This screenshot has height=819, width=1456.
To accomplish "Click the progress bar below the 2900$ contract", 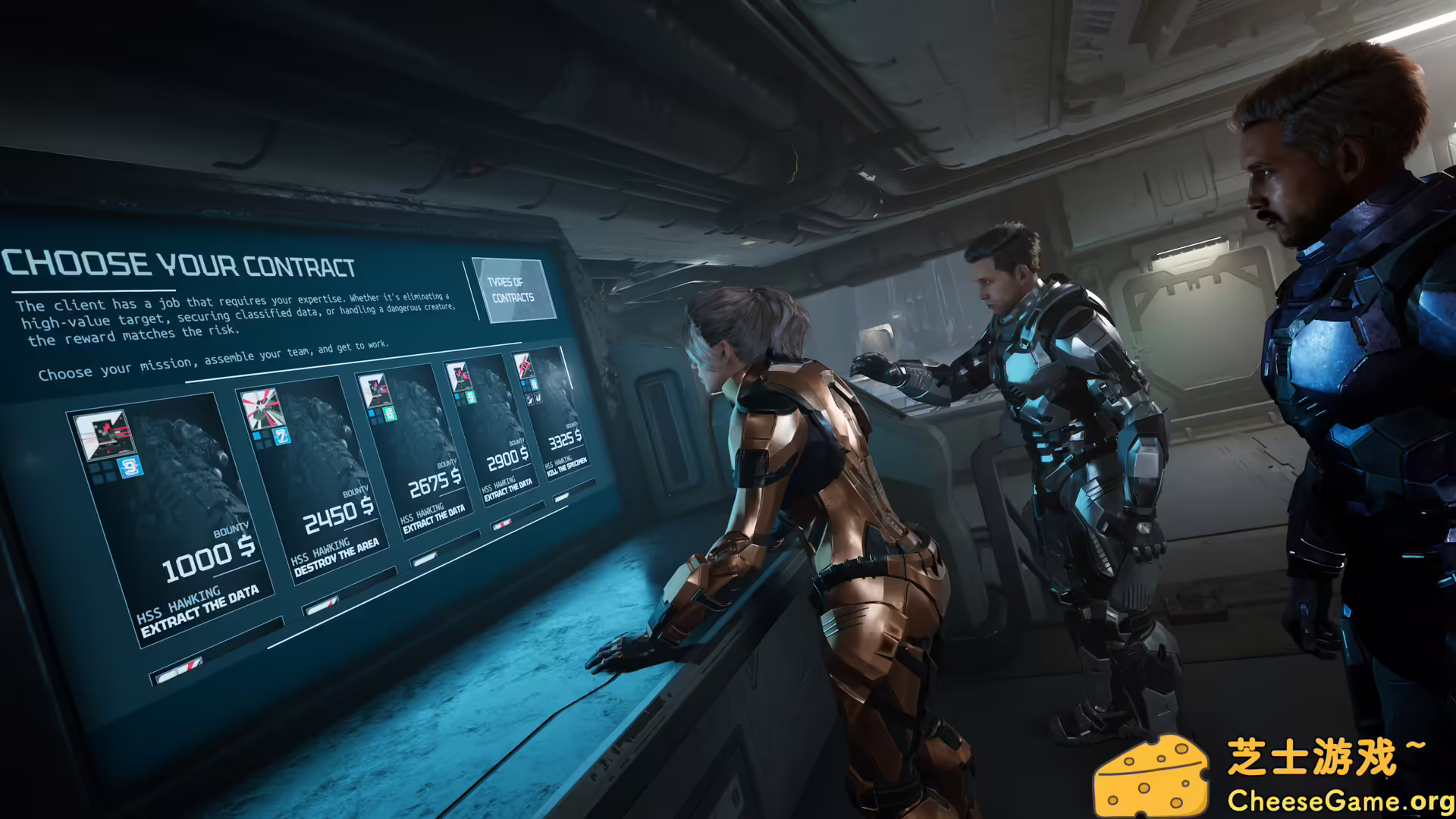I will pos(501,523).
